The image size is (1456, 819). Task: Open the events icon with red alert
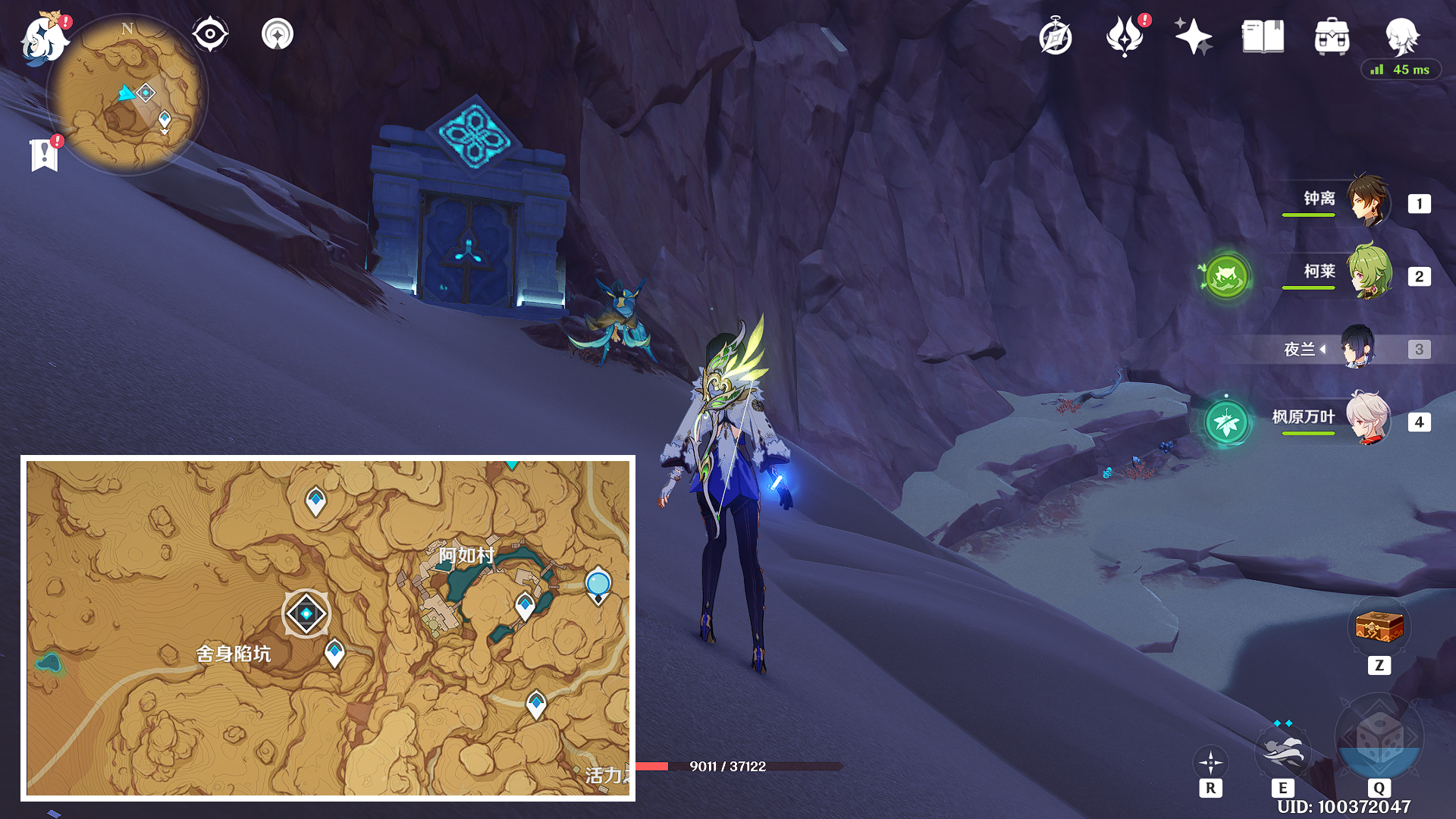(1125, 36)
